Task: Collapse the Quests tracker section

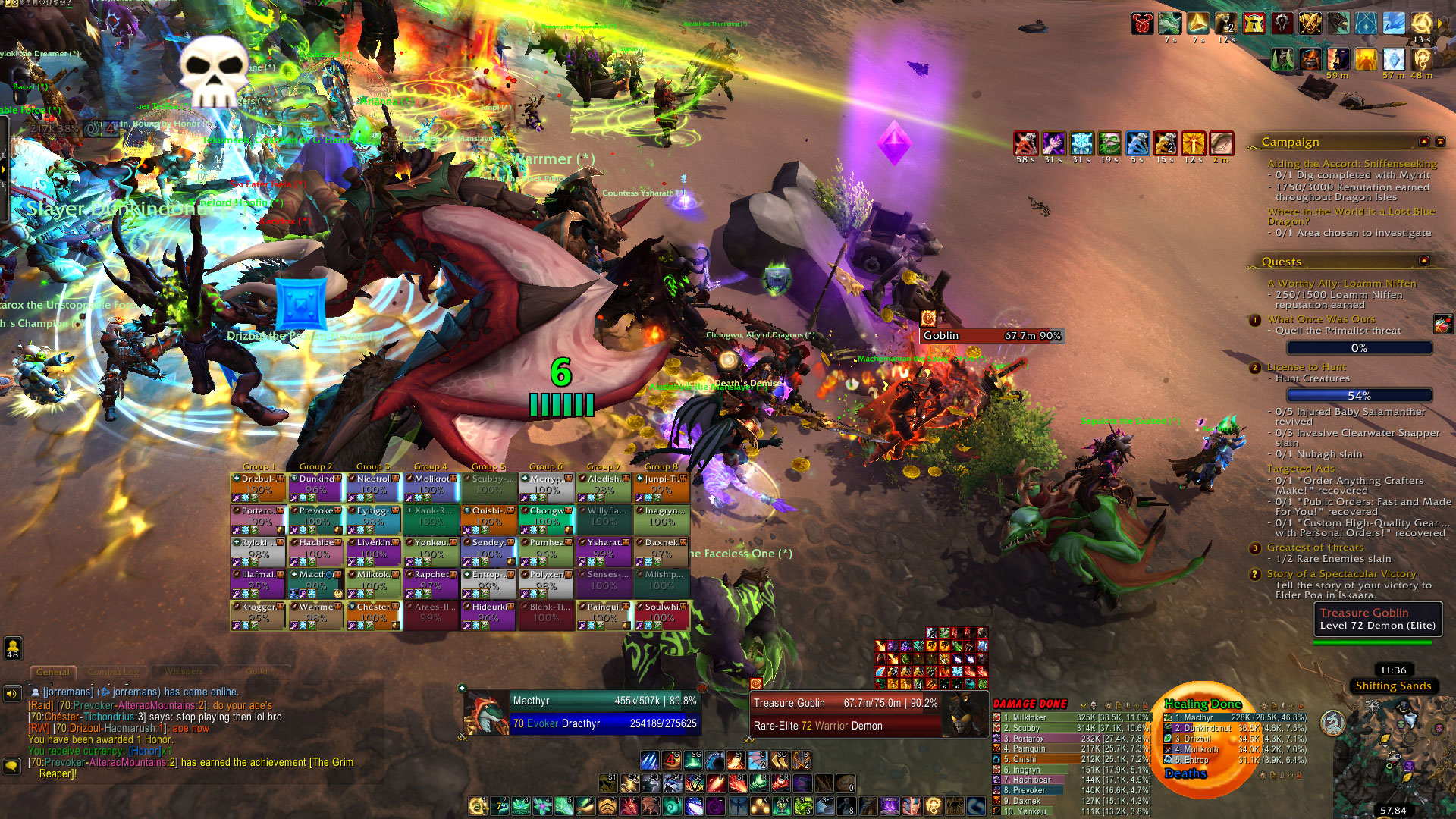Action: point(1424,261)
